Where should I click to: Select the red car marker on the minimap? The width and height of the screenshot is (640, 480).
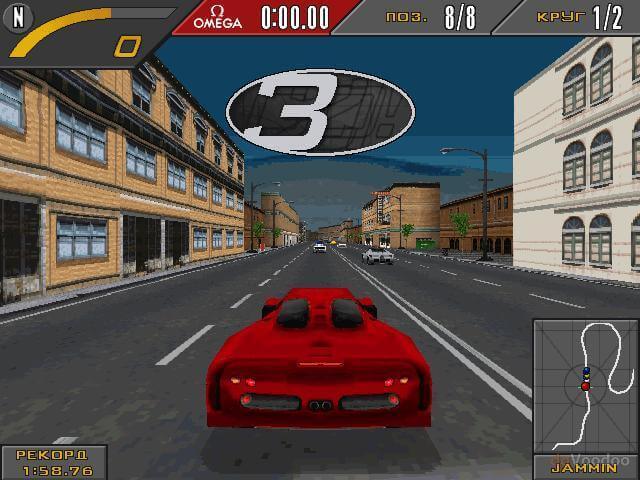[585, 386]
